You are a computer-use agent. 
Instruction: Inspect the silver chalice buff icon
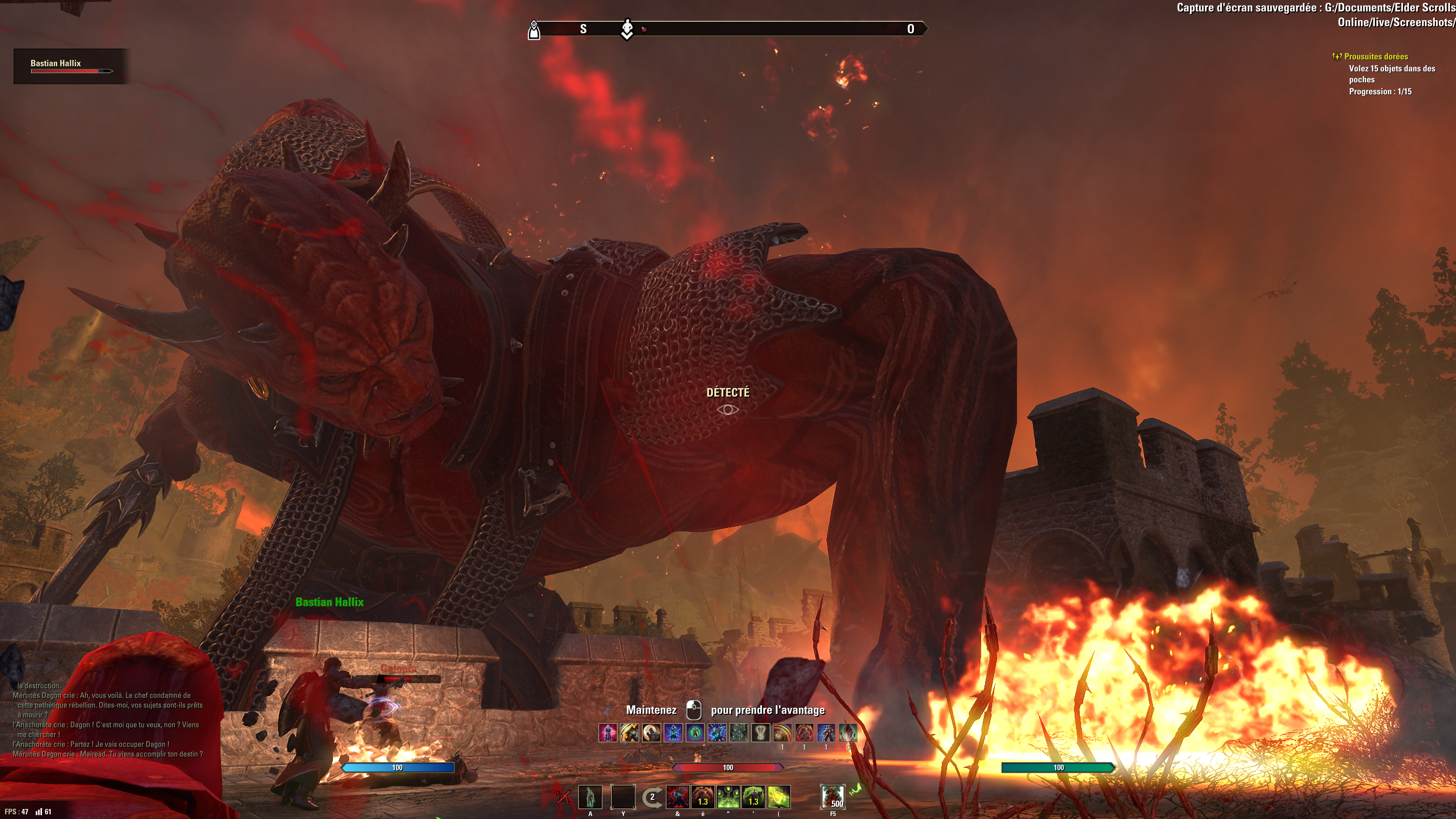pyautogui.click(x=761, y=733)
